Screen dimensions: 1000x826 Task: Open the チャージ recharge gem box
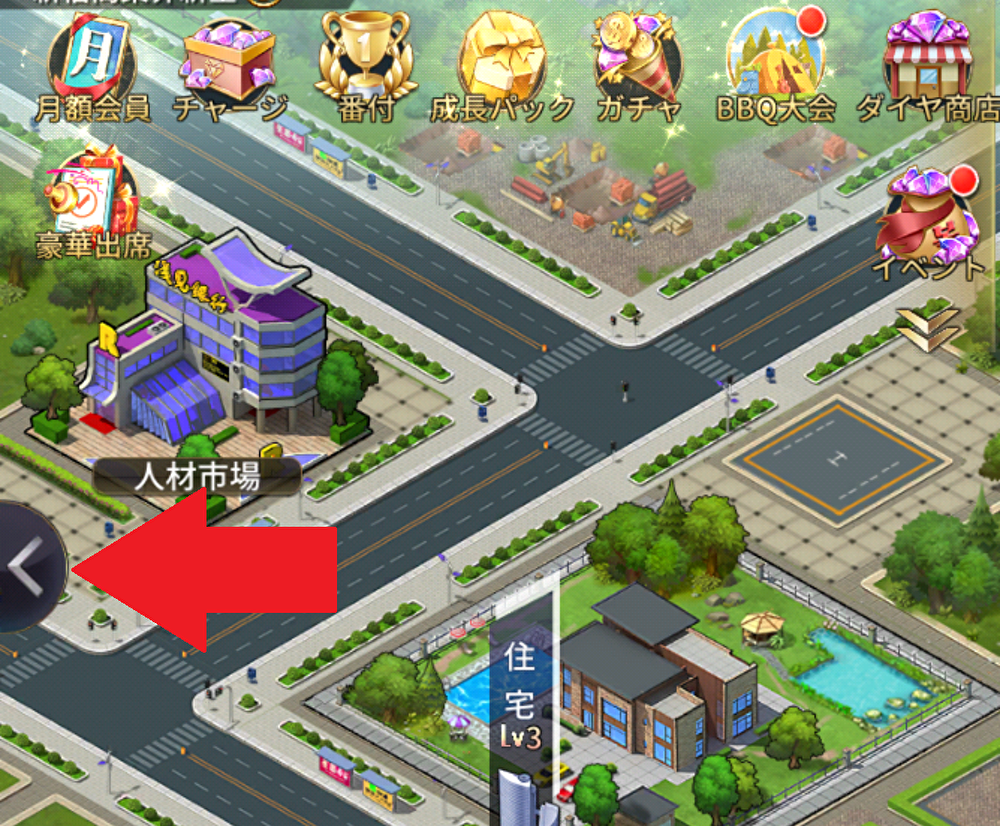pyautogui.click(x=230, y=65)
